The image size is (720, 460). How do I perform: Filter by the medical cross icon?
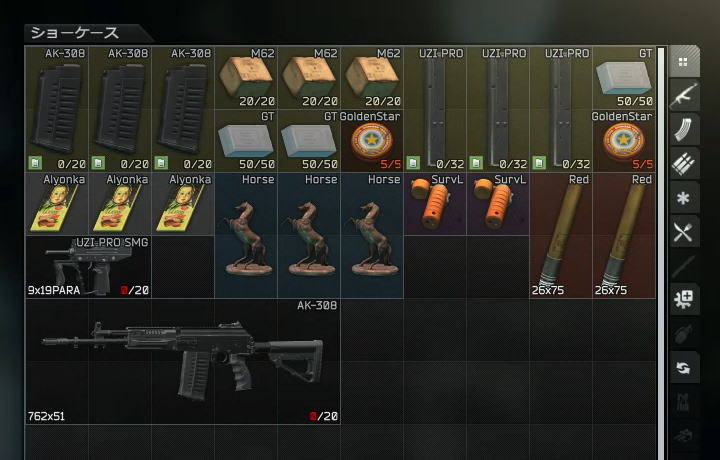pyautogui.click(x=684, y=299)
